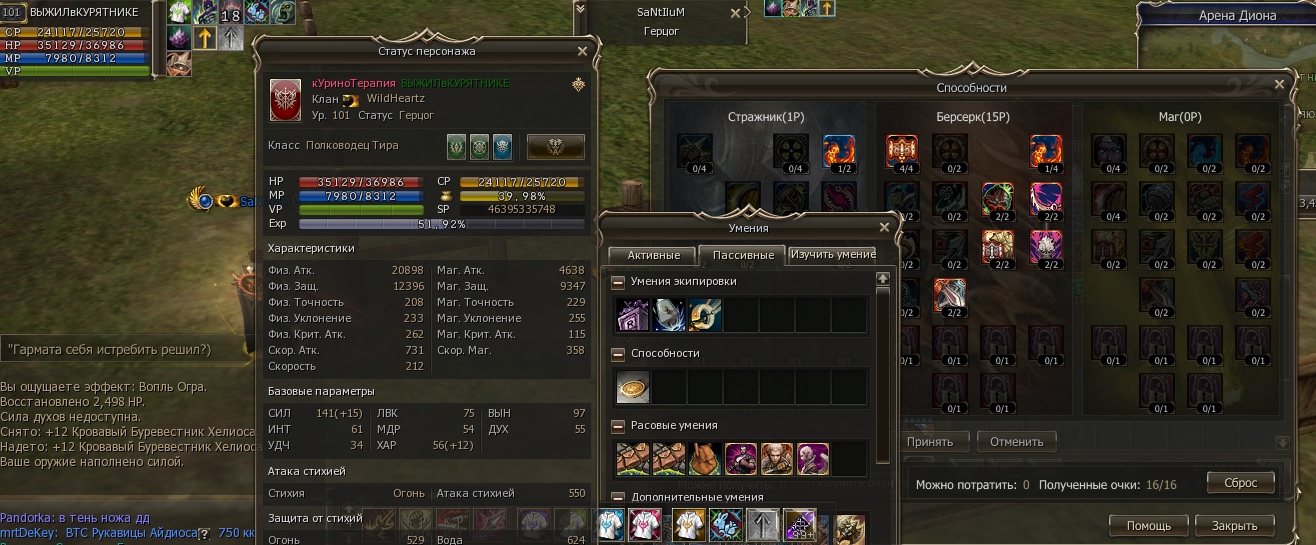Click the blue class emblem in status window
The image size is (1316, 545).
[x=502, y=146]
